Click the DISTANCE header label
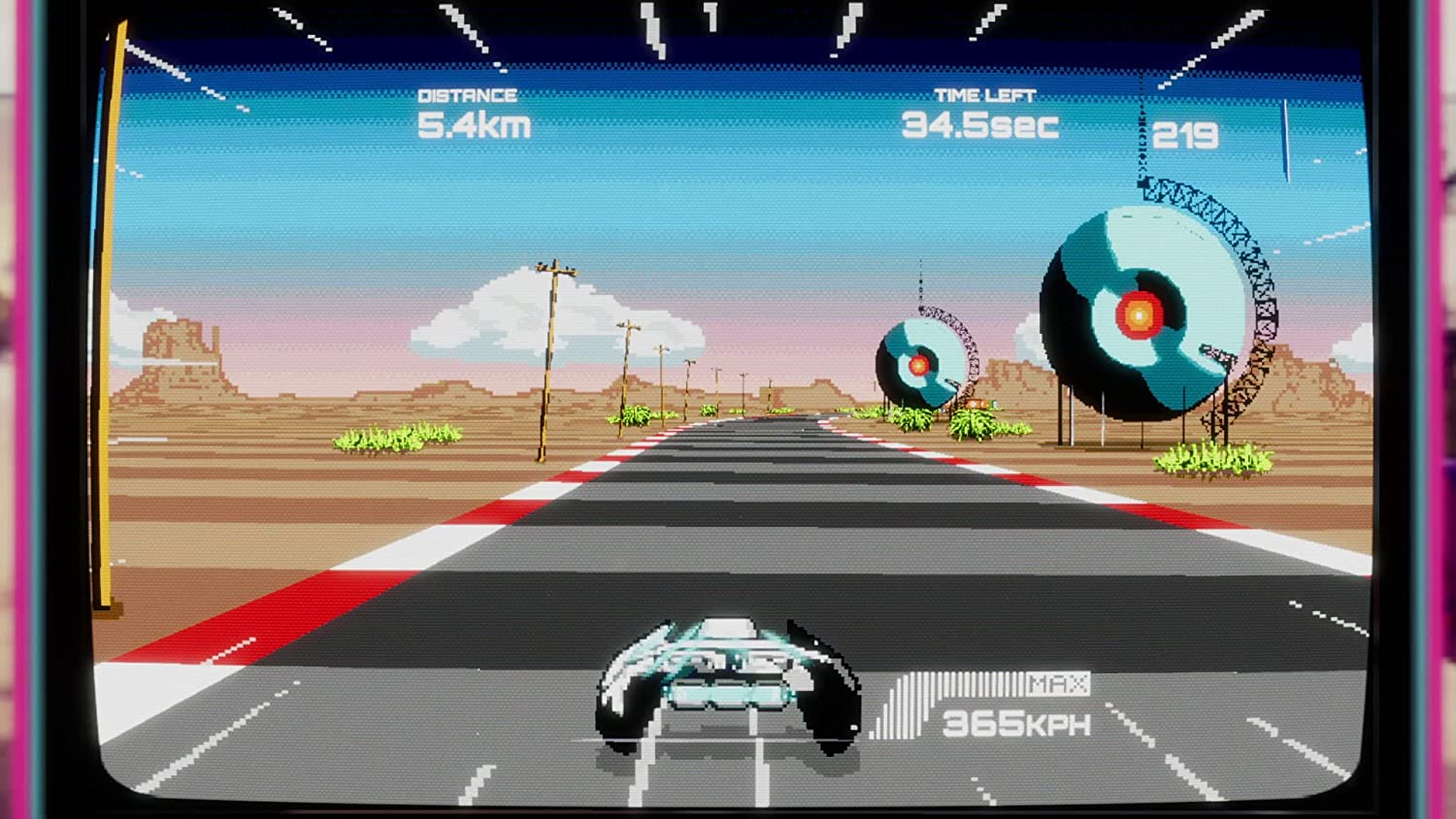 tap(466, 94)
